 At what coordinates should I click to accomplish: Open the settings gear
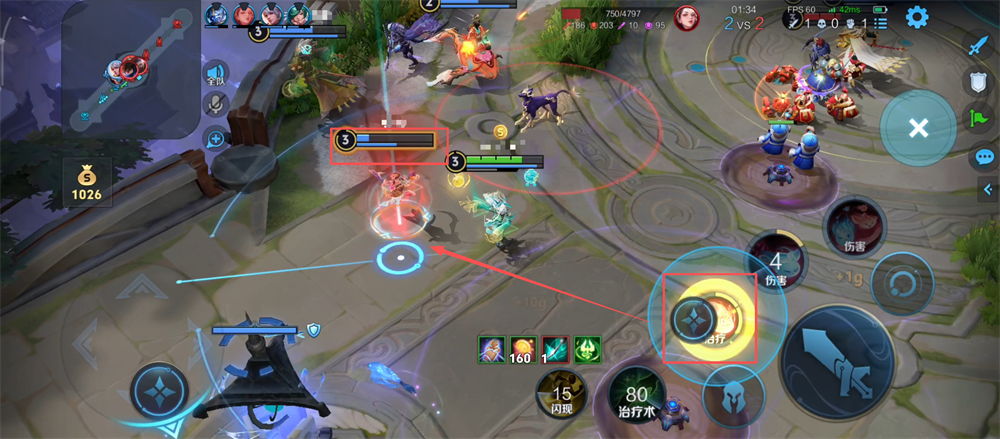917,17
